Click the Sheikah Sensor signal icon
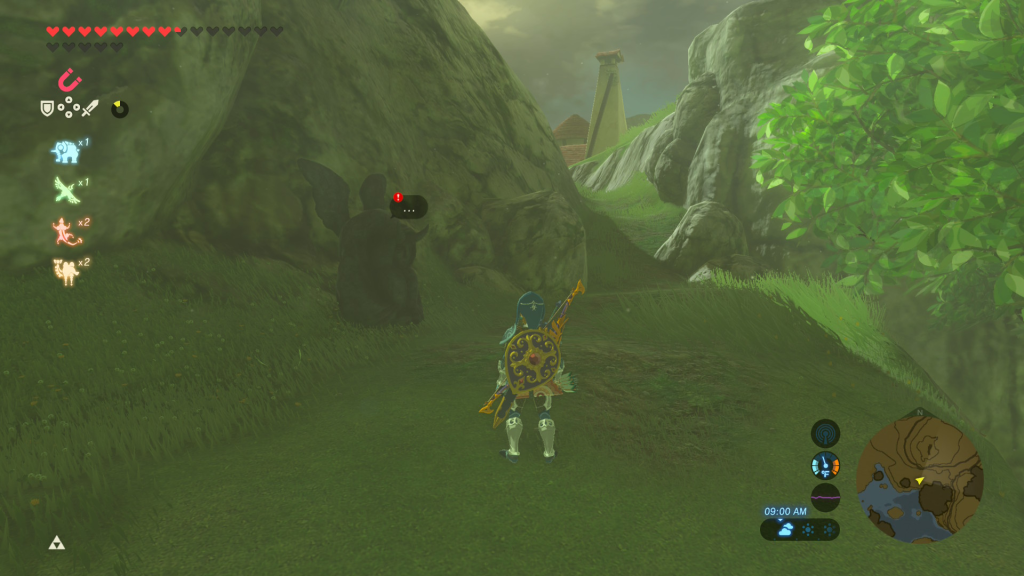This screenshot has width=1024, height=576. [825, 433]
